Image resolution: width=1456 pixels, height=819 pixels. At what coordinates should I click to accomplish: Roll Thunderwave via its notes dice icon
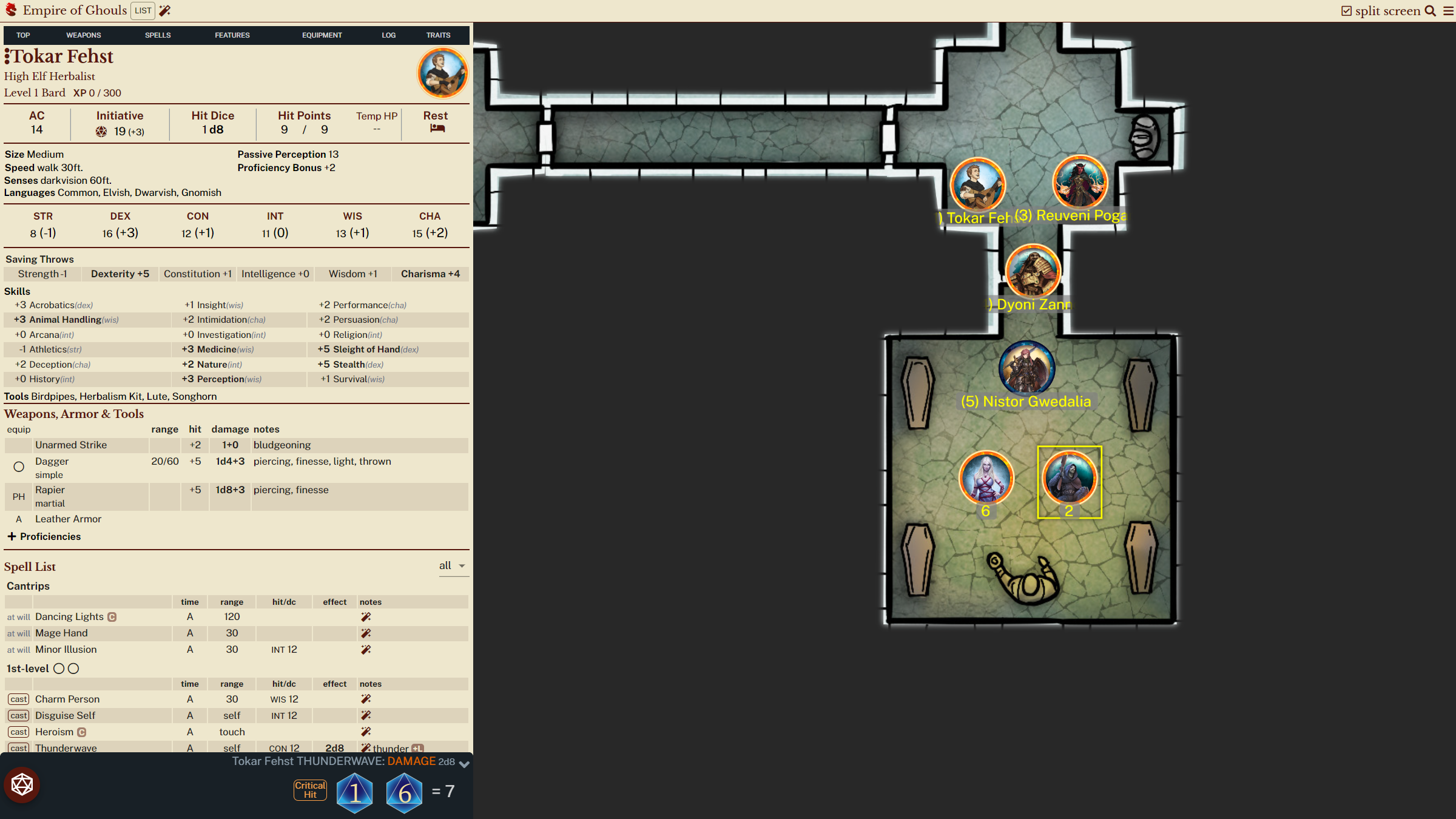click(x=366, y=748)
